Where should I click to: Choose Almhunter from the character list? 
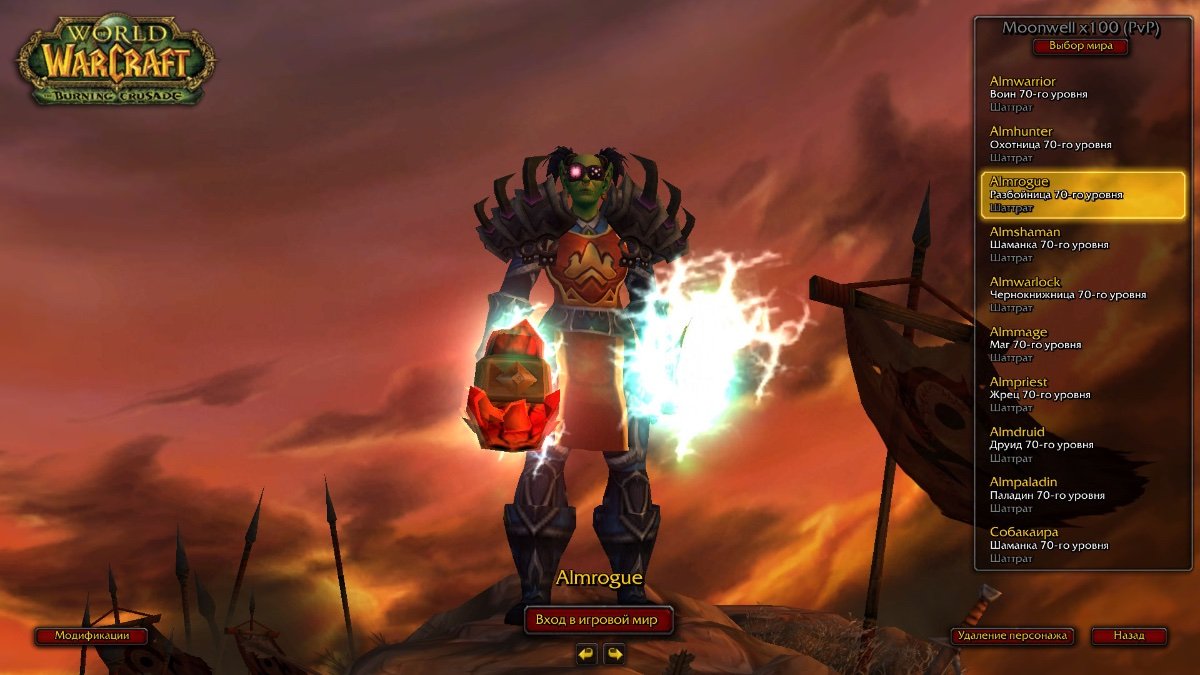coord(1070,144)
